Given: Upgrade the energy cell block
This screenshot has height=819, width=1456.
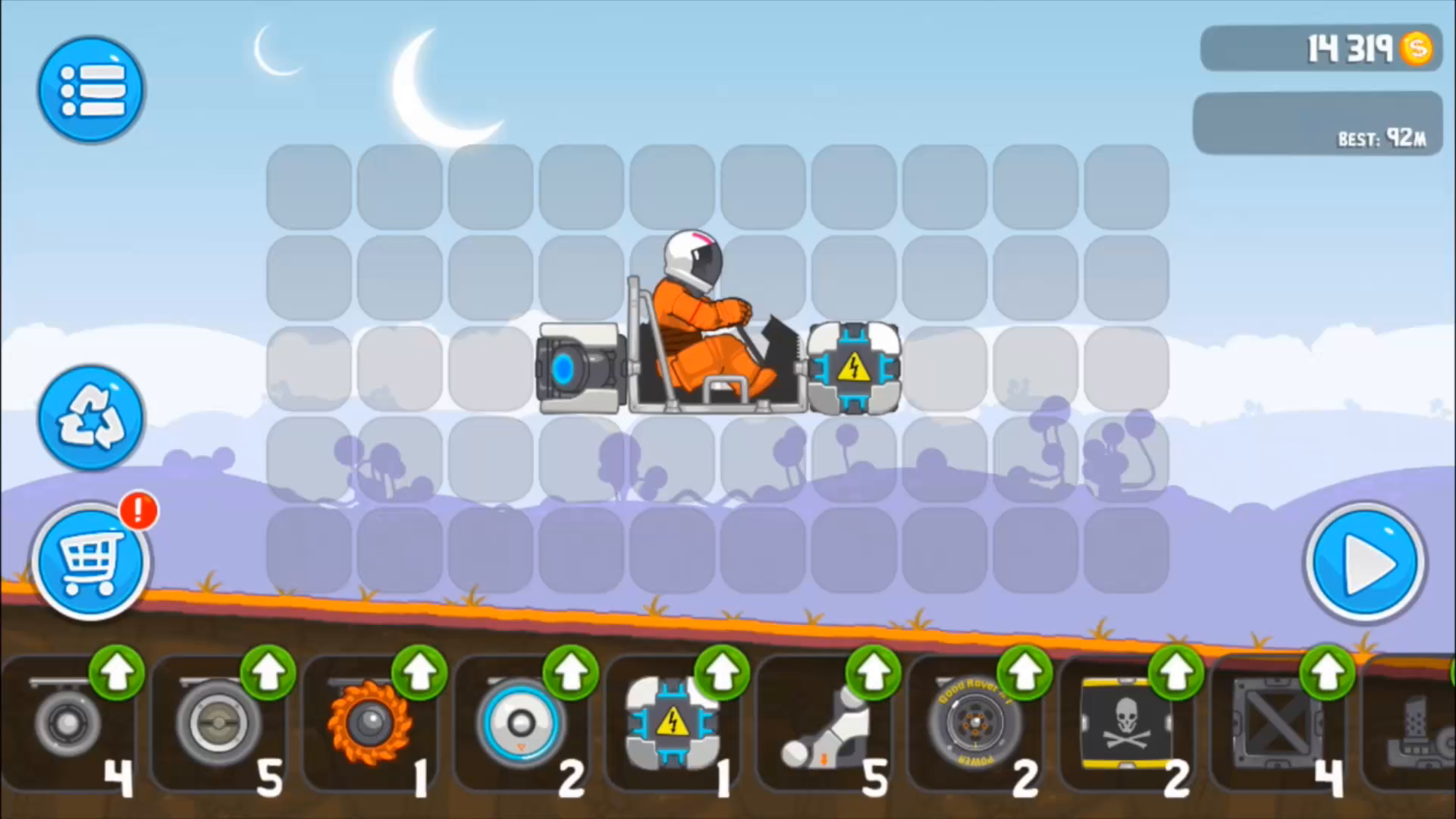Looking at the screenshot, I should coord(721,673).
